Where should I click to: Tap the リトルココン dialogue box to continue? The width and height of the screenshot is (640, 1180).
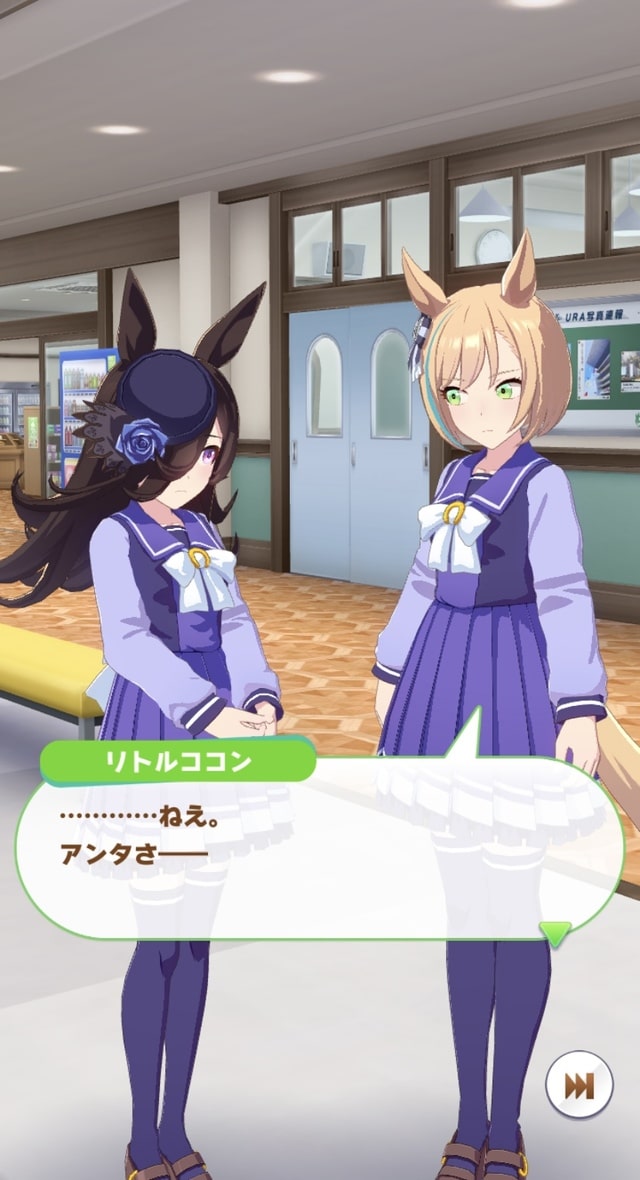(x=320, y=850)
